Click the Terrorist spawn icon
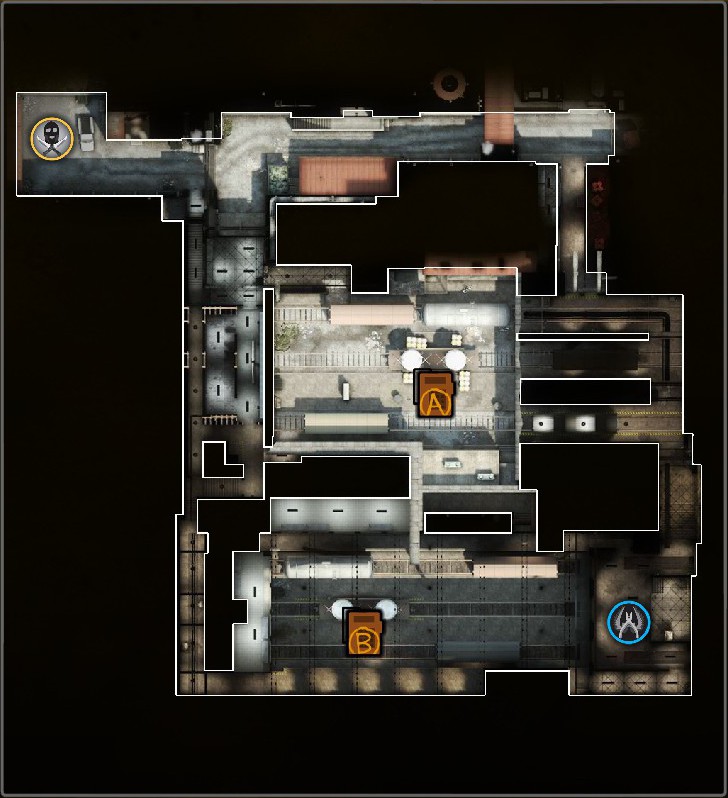The image size is (728, 798). click(x=52, y=138)
